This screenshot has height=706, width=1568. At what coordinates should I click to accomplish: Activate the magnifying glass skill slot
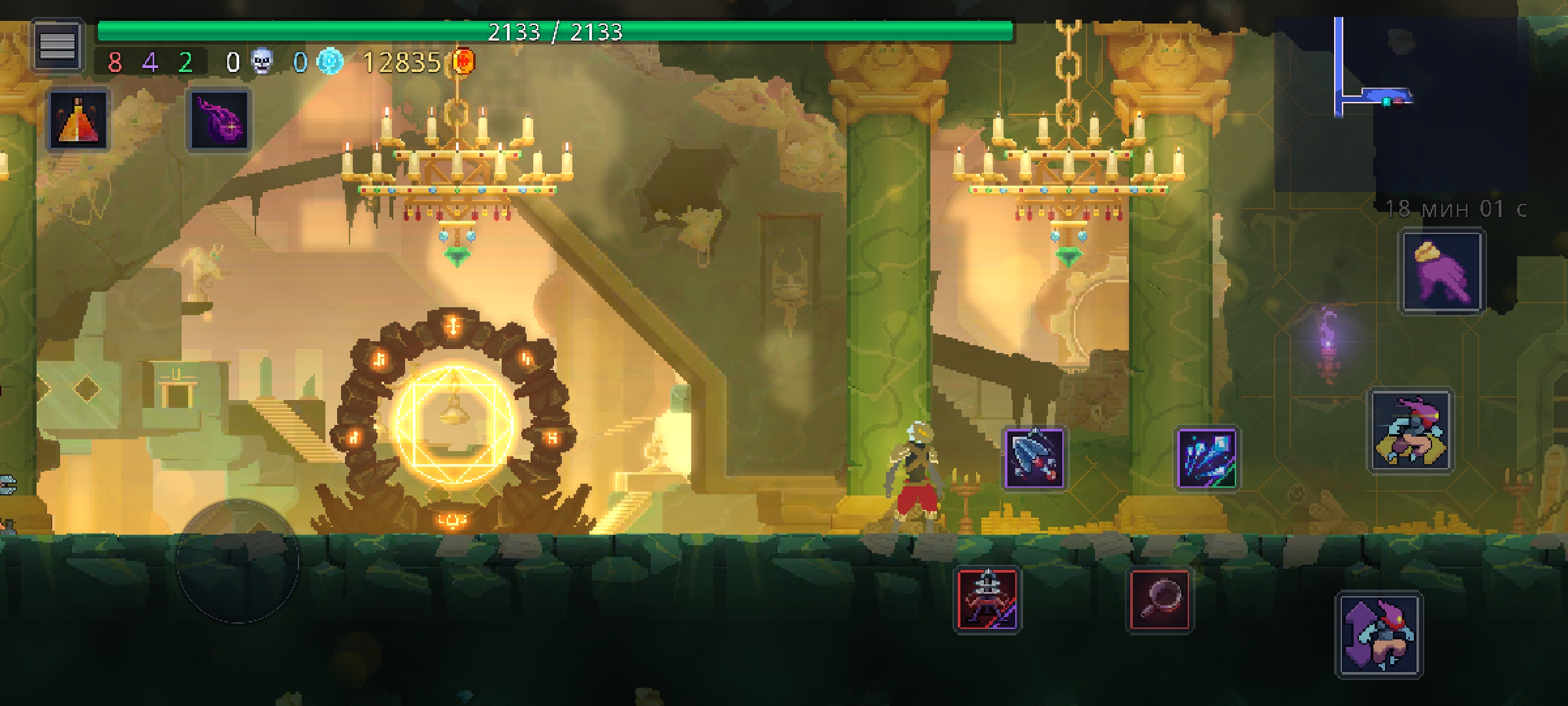[x=1160, y=599]
